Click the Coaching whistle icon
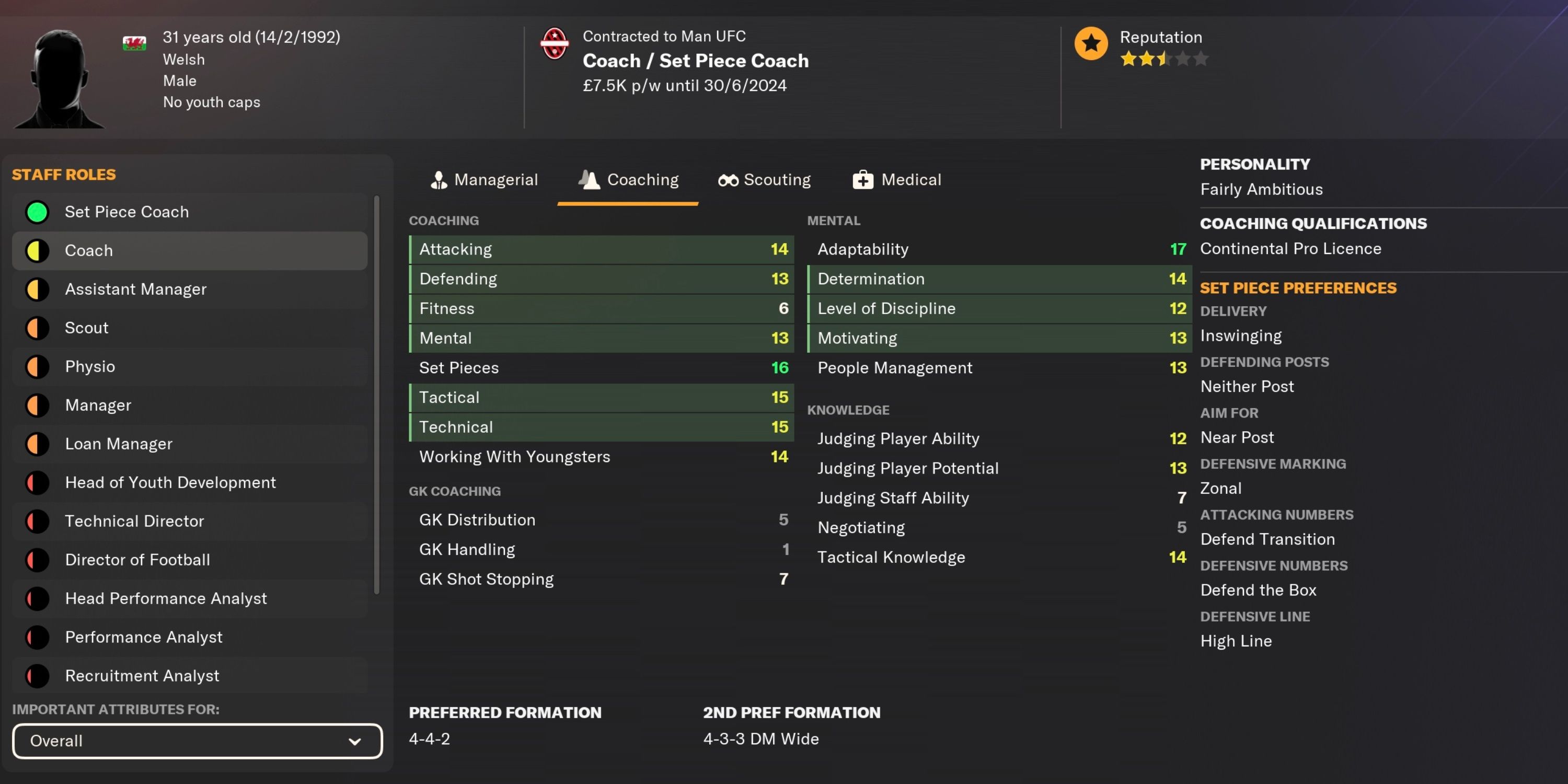 (x=588, y=180)
